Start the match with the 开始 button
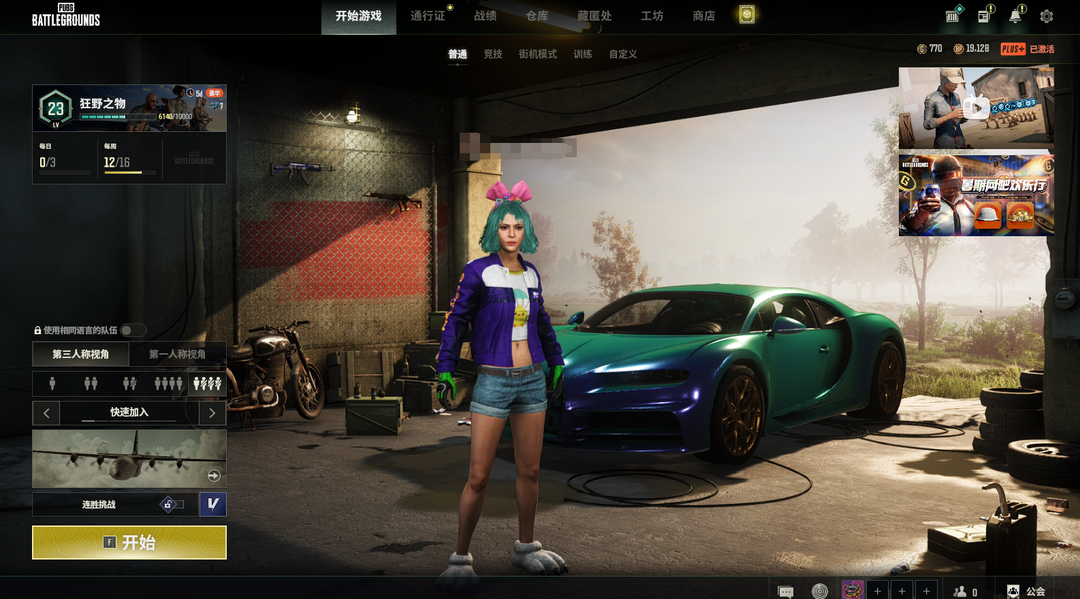1080x599 pixels. click(x=129, y=542)
